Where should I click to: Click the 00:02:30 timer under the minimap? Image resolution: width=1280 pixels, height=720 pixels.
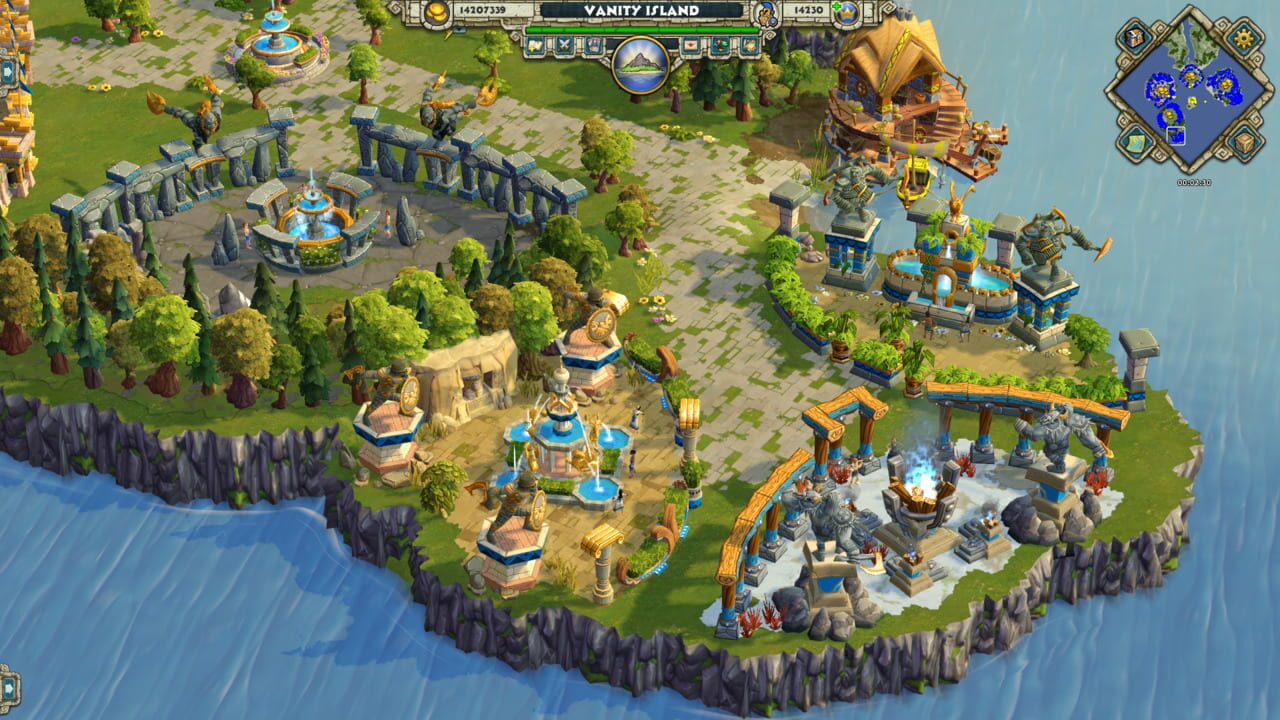pos(1194,182)
